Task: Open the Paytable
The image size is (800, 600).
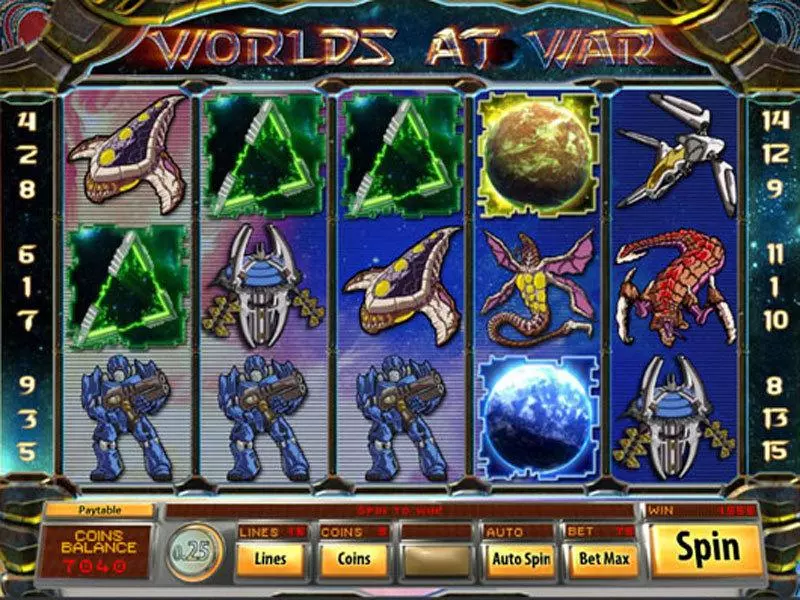Action: click(98, 510)
